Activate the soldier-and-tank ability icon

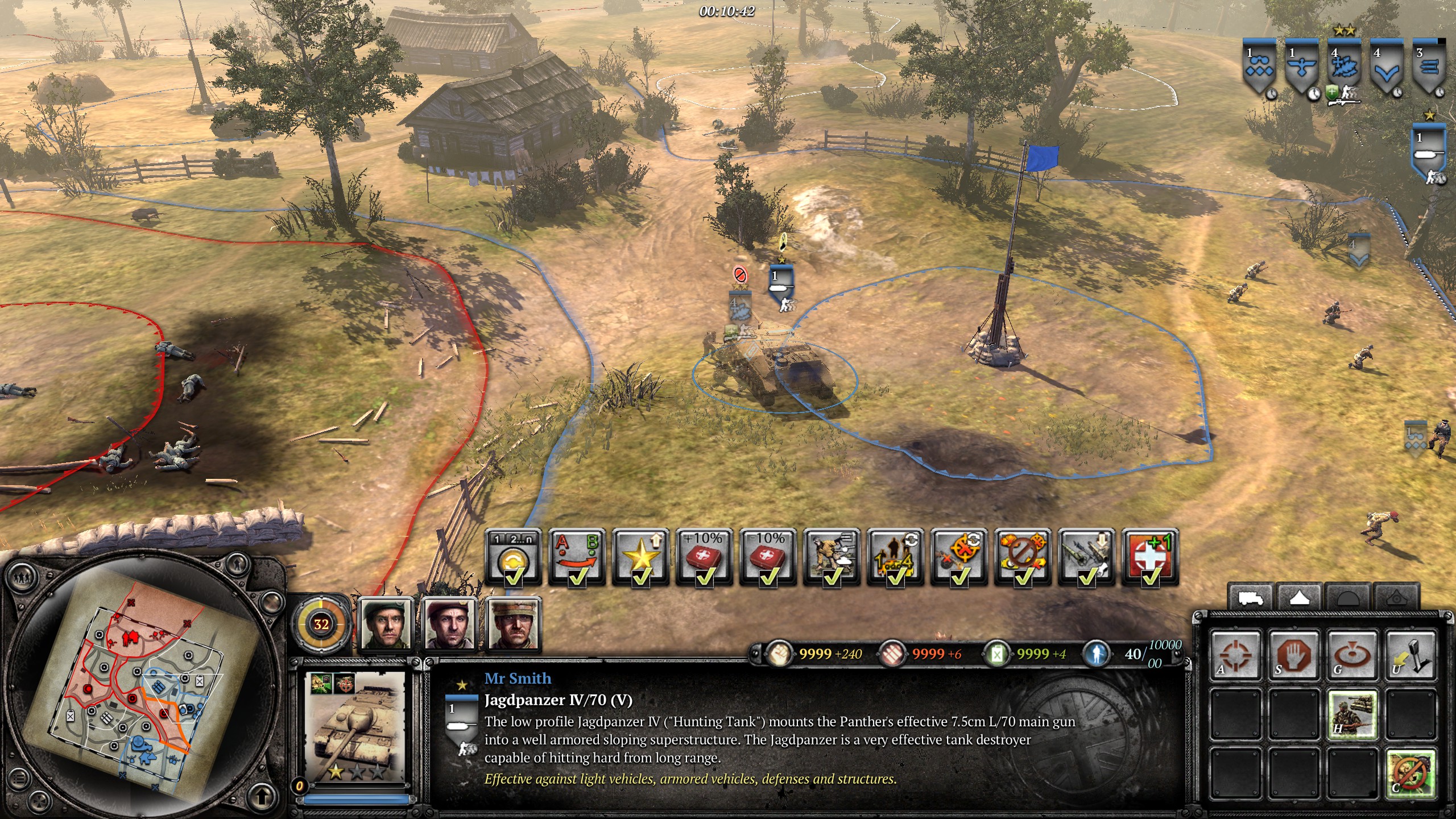1352,714
